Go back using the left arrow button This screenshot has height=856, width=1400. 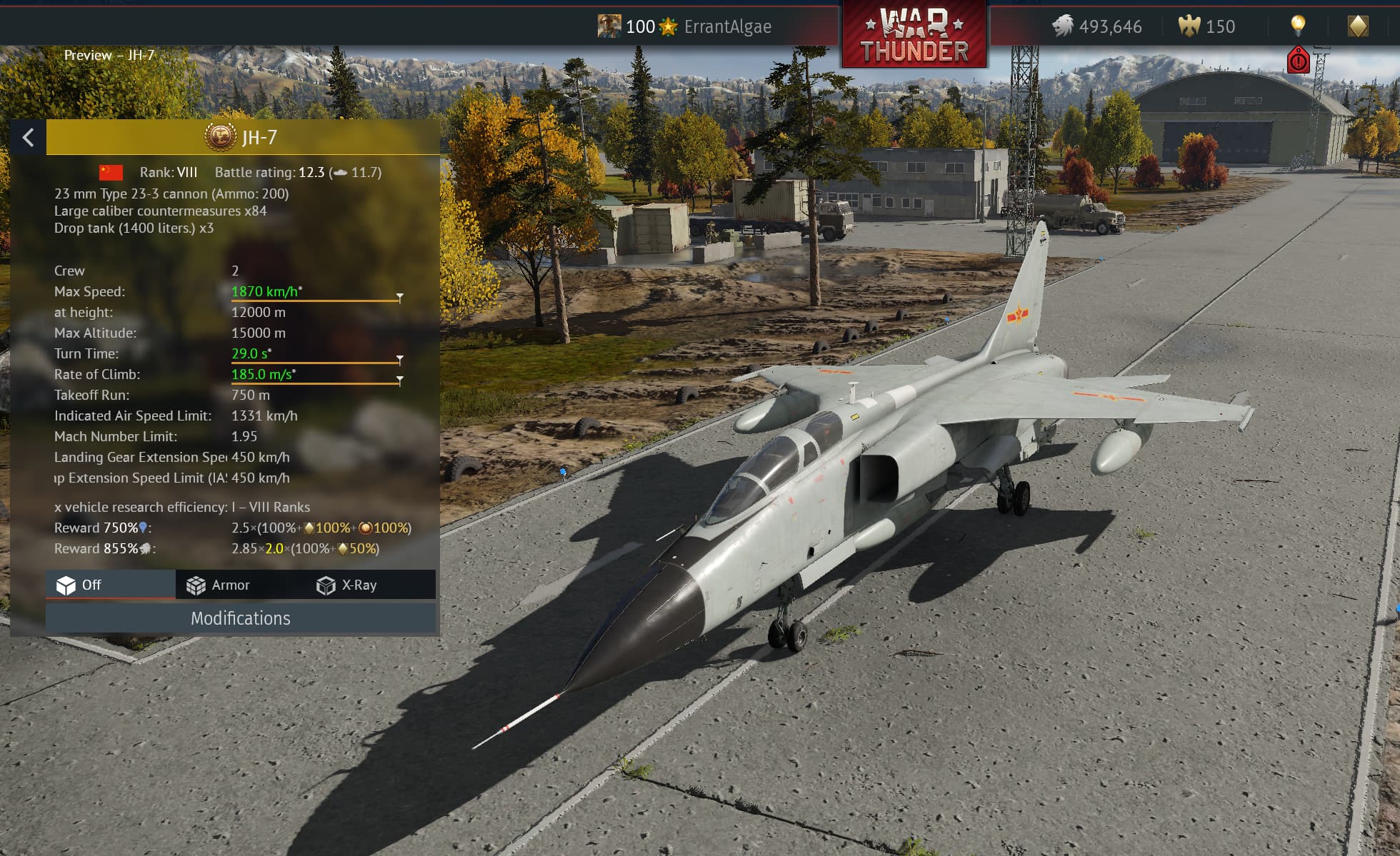pyautogui.click(x=29, y=137)
